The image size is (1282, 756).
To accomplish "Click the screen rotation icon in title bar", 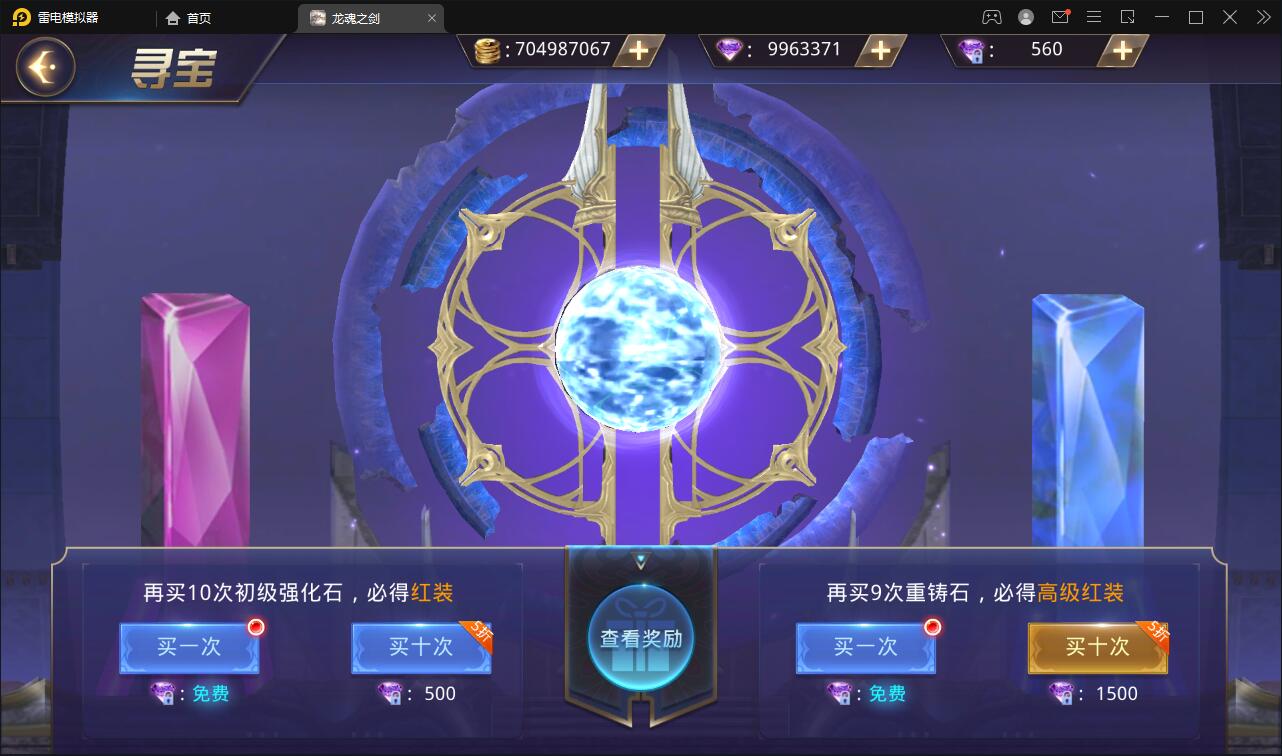I will pyautogui.click(x=1126, y=16).
